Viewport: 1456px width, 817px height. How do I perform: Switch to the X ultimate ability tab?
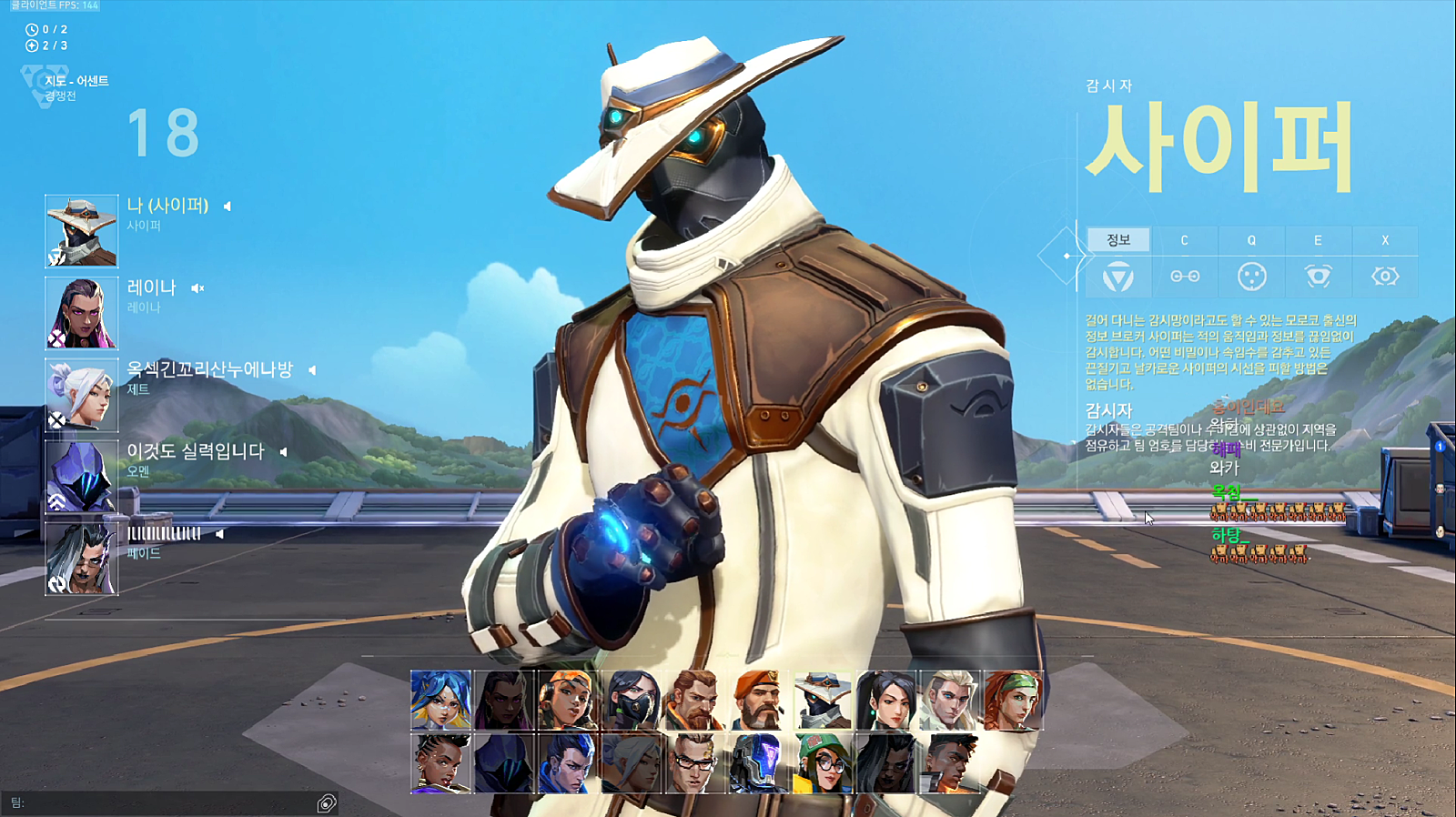point(1385,240)
